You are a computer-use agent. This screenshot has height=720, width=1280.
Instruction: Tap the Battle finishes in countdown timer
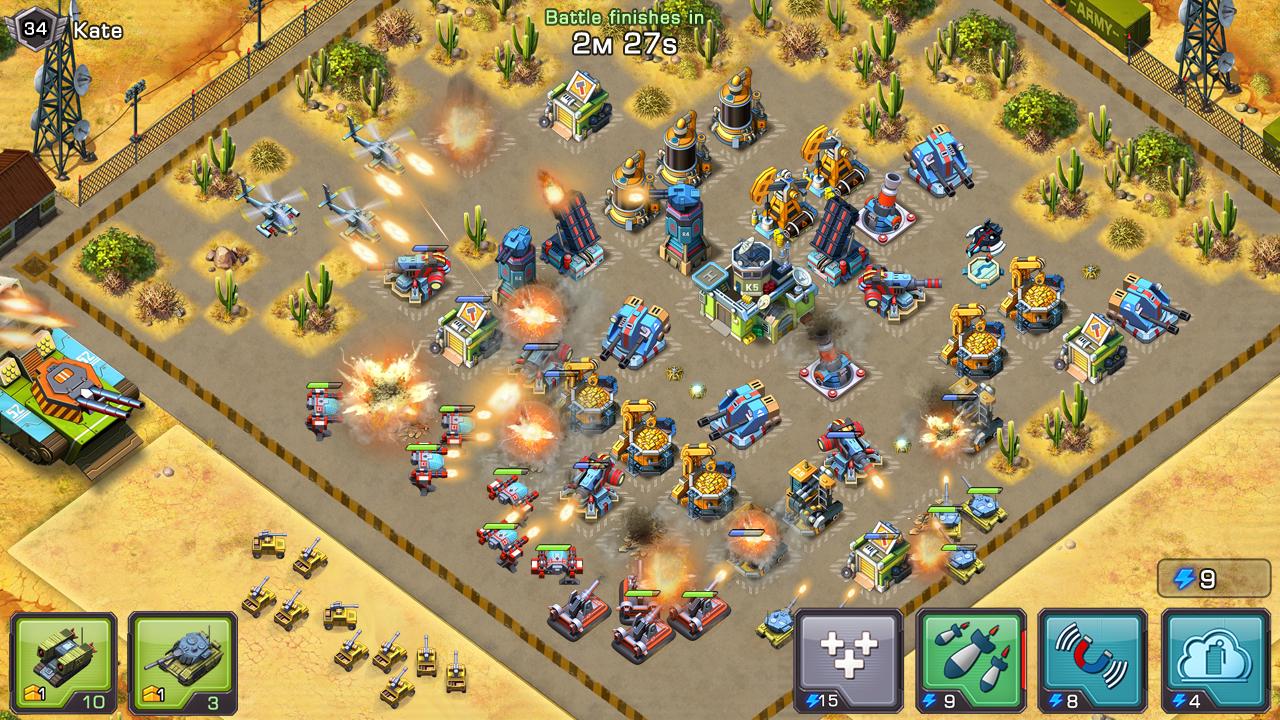(x=625, y=30)
